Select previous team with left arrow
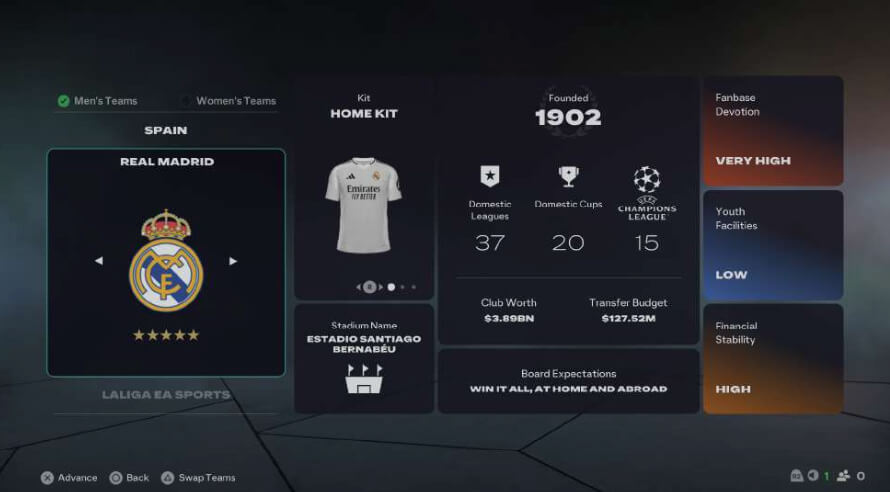 (x=99, y=261)
